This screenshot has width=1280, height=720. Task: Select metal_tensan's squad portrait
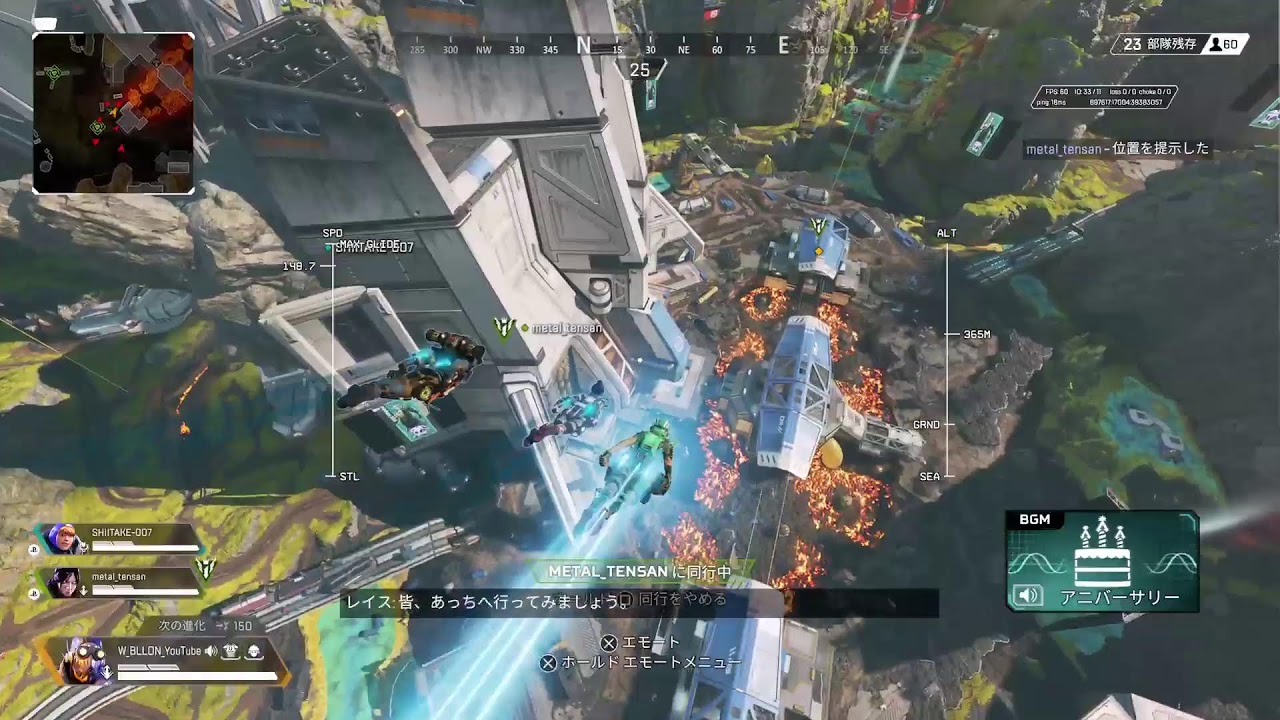[62, 582]
